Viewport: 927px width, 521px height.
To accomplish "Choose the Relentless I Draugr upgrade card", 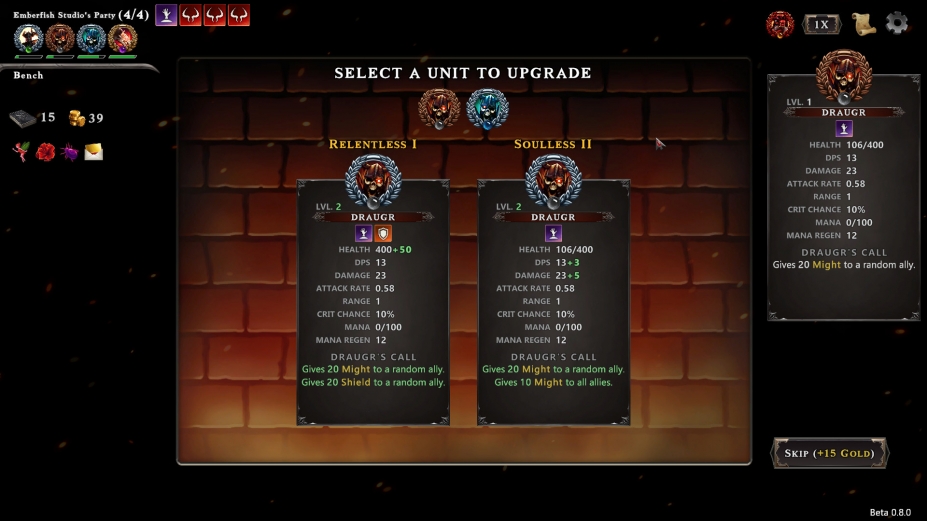I will (x=373, y=300).
